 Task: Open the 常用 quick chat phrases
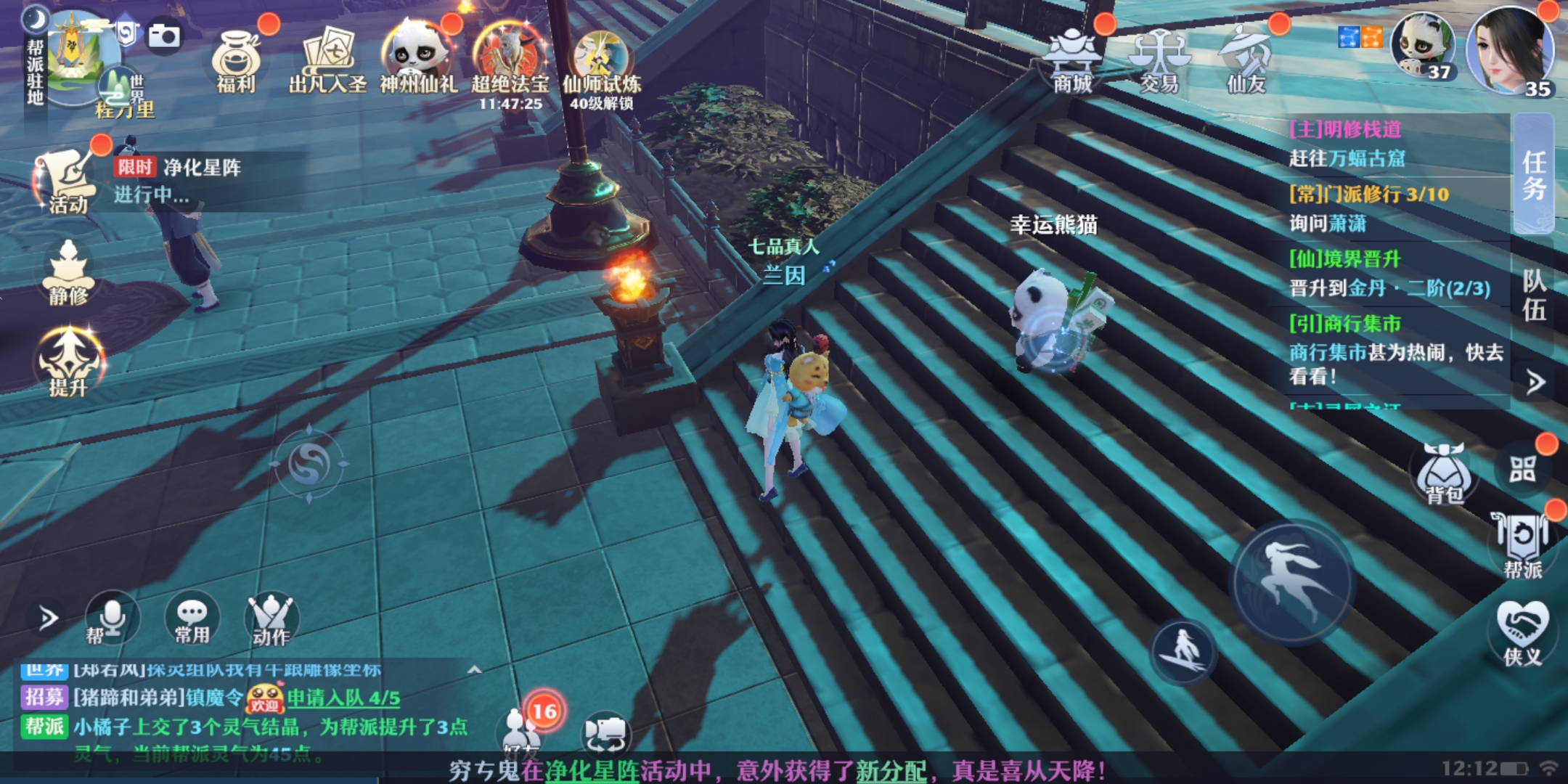(x=192, y=619)
